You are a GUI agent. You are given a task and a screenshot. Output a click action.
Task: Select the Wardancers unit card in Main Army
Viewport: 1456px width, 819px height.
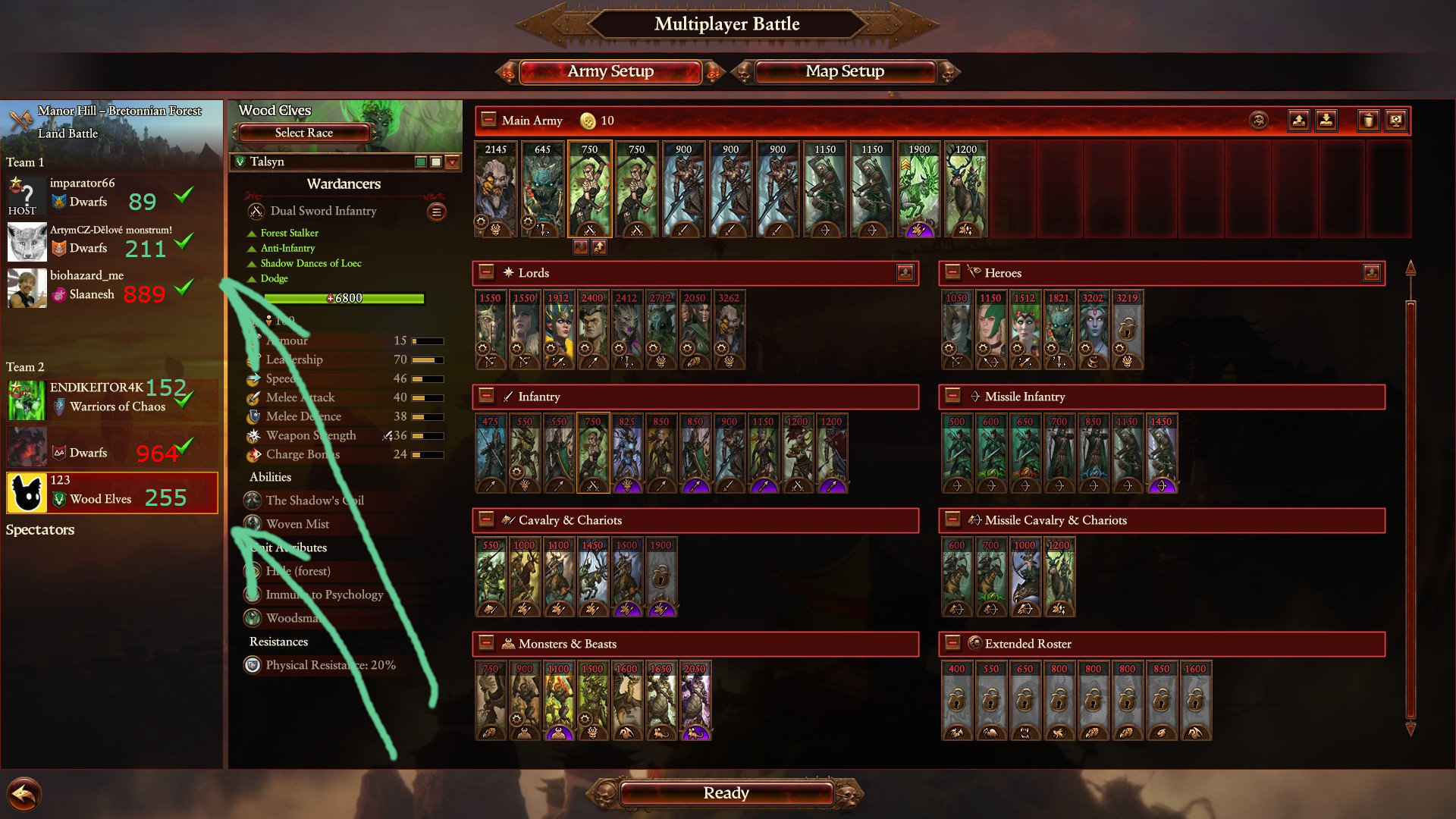589,190
